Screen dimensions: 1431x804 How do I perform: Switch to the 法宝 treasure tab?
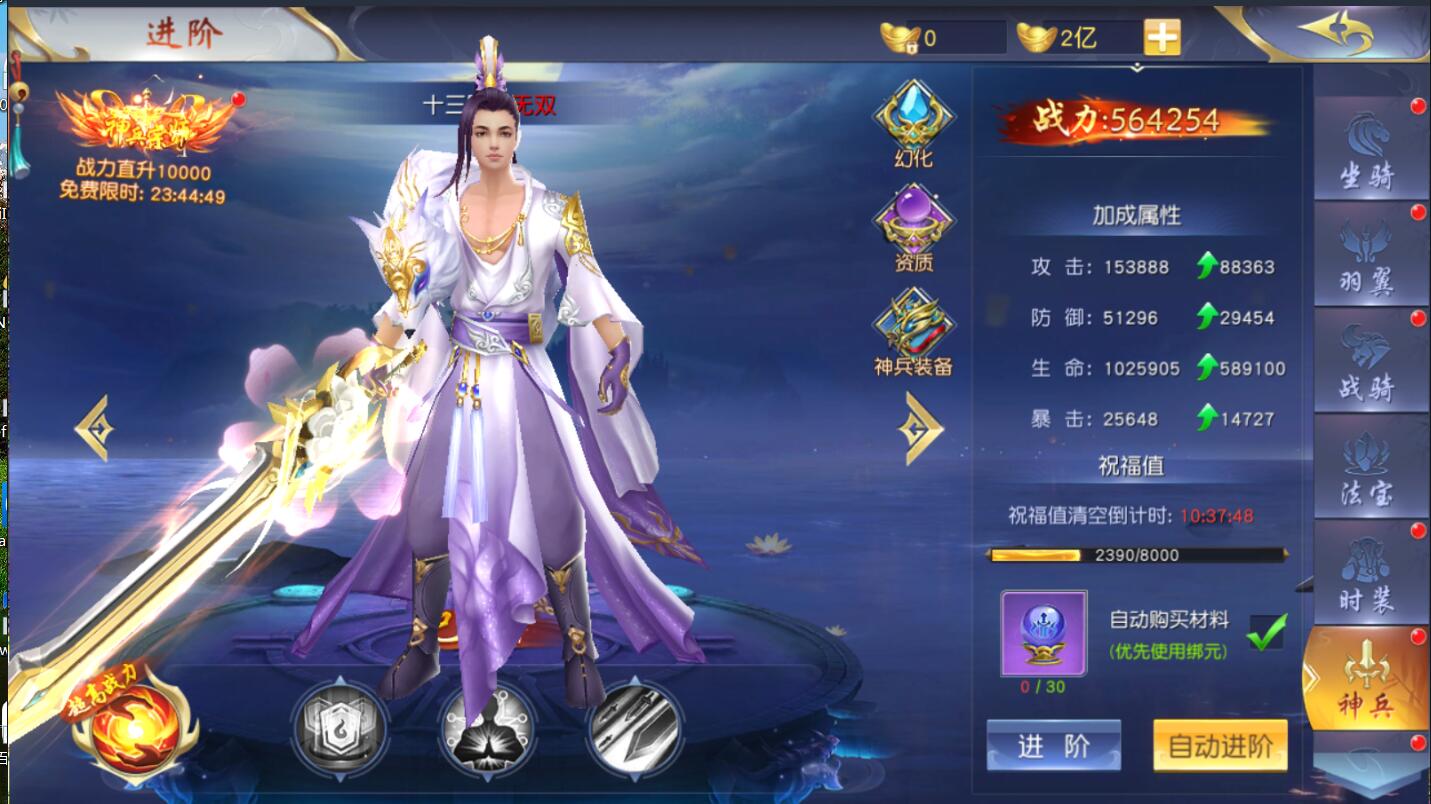click(x=1368, y=466)
